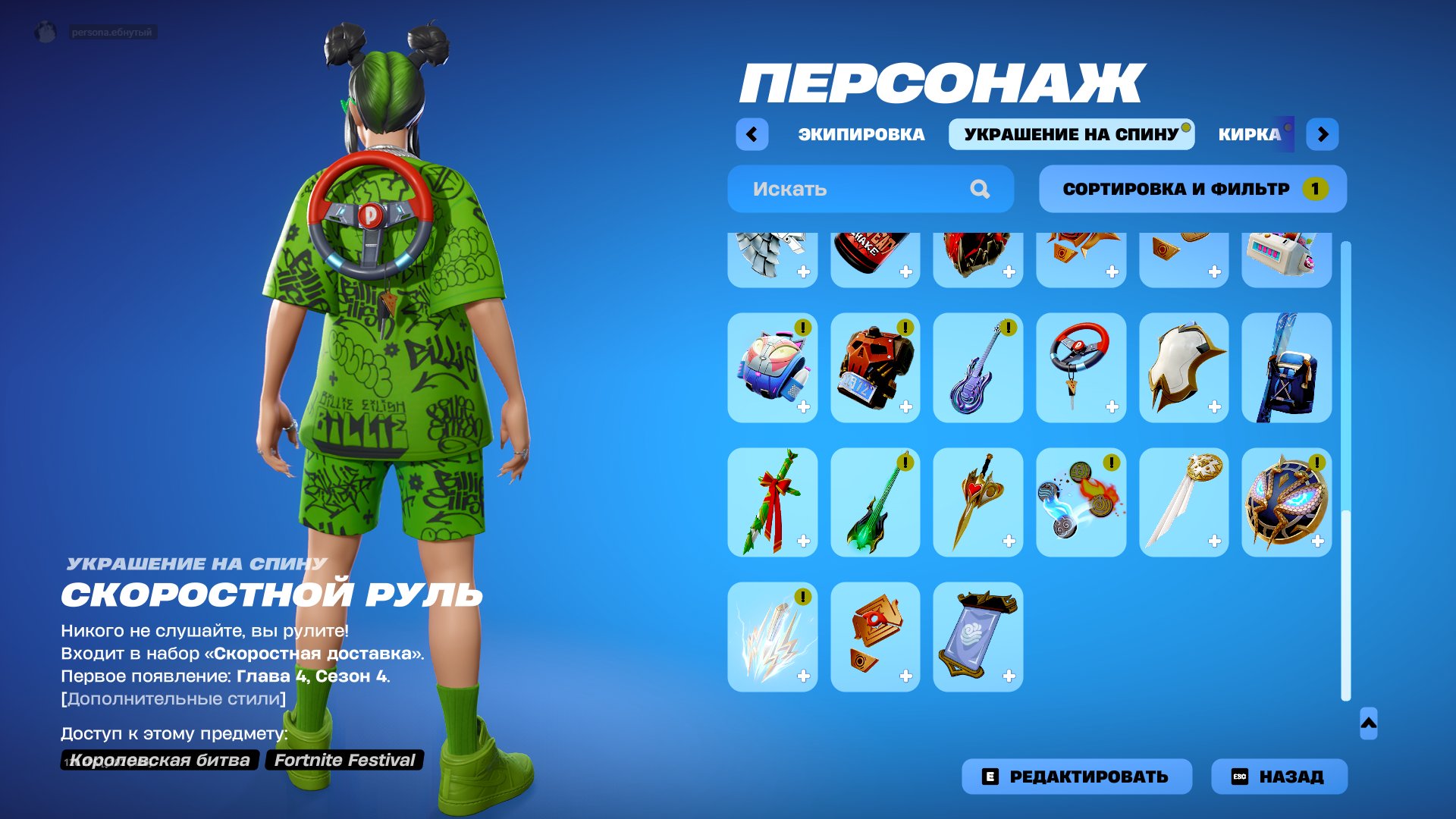Select the steering wheel back bling thumbnail
The image size is (1456, 819).
tap(1081, 368)
